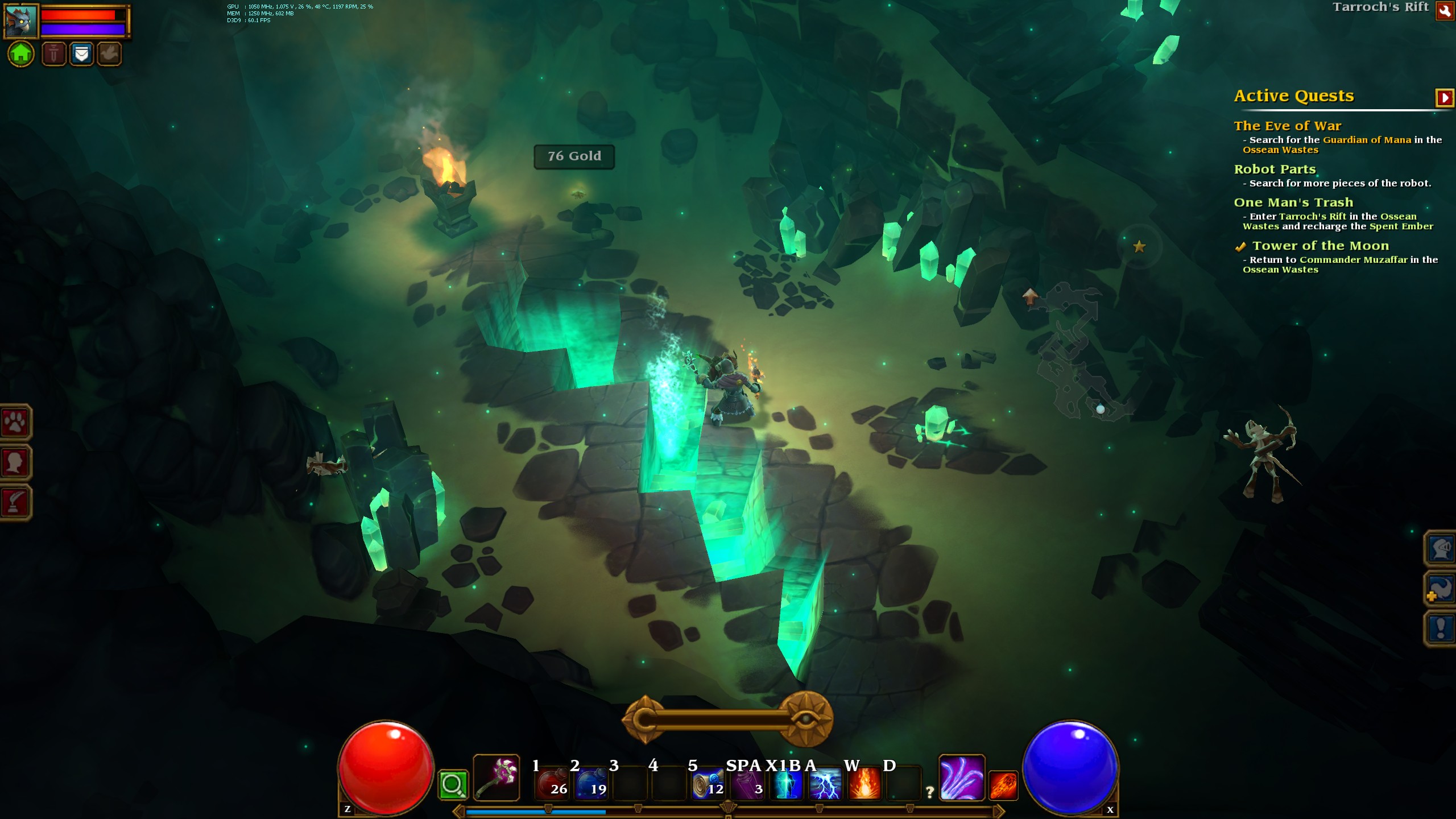Open the skills panel with gold plus
1456x819 pixels.
(1440, 589)
